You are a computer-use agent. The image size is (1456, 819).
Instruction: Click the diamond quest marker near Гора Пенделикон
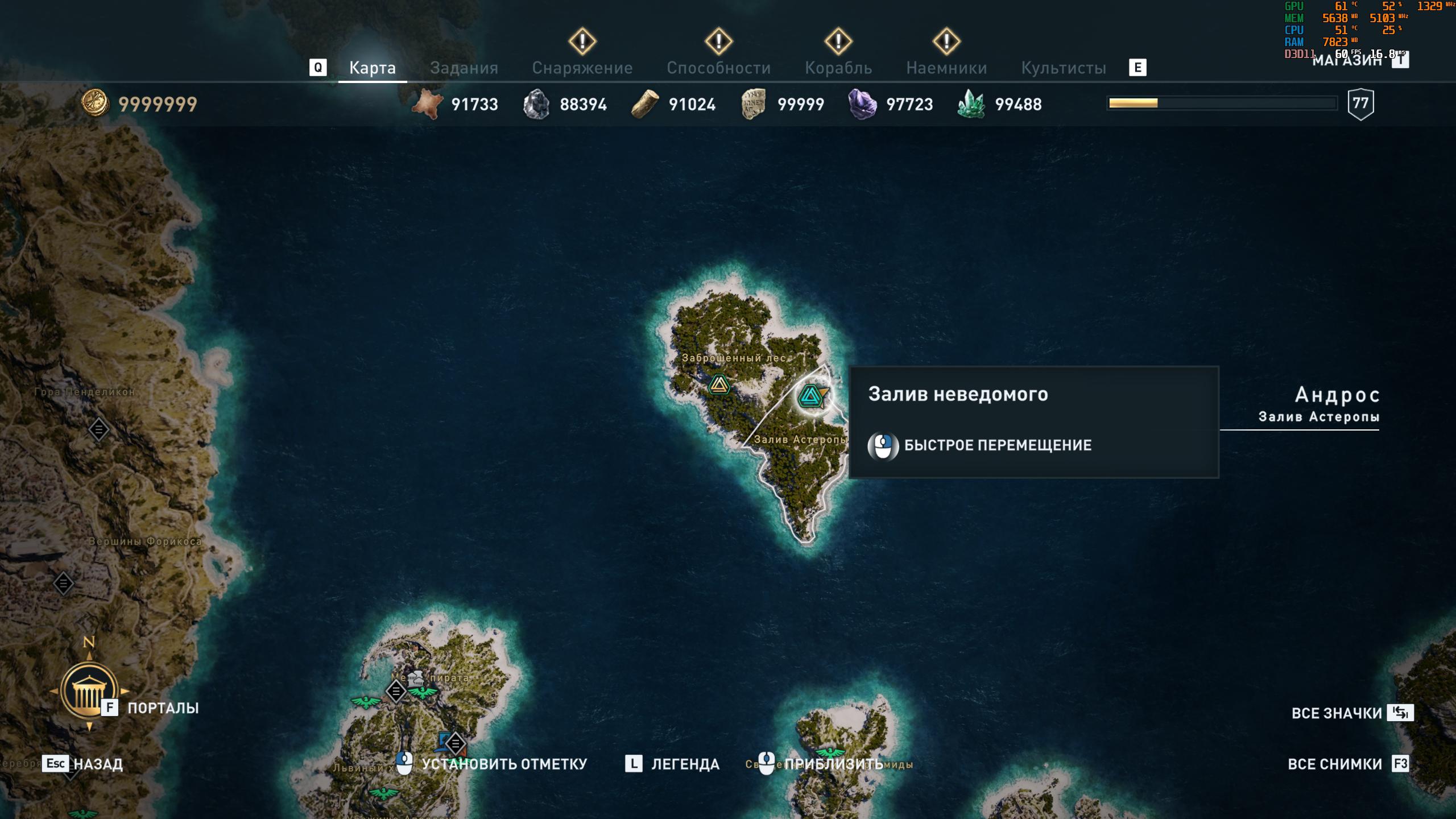[98, 429]
